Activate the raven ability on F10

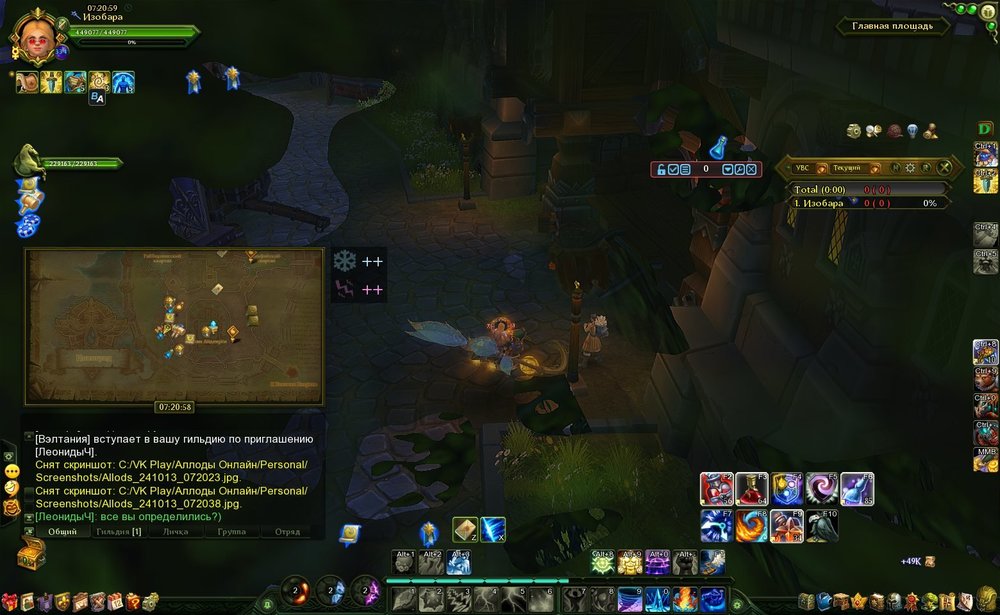click(x=822, y=526)
